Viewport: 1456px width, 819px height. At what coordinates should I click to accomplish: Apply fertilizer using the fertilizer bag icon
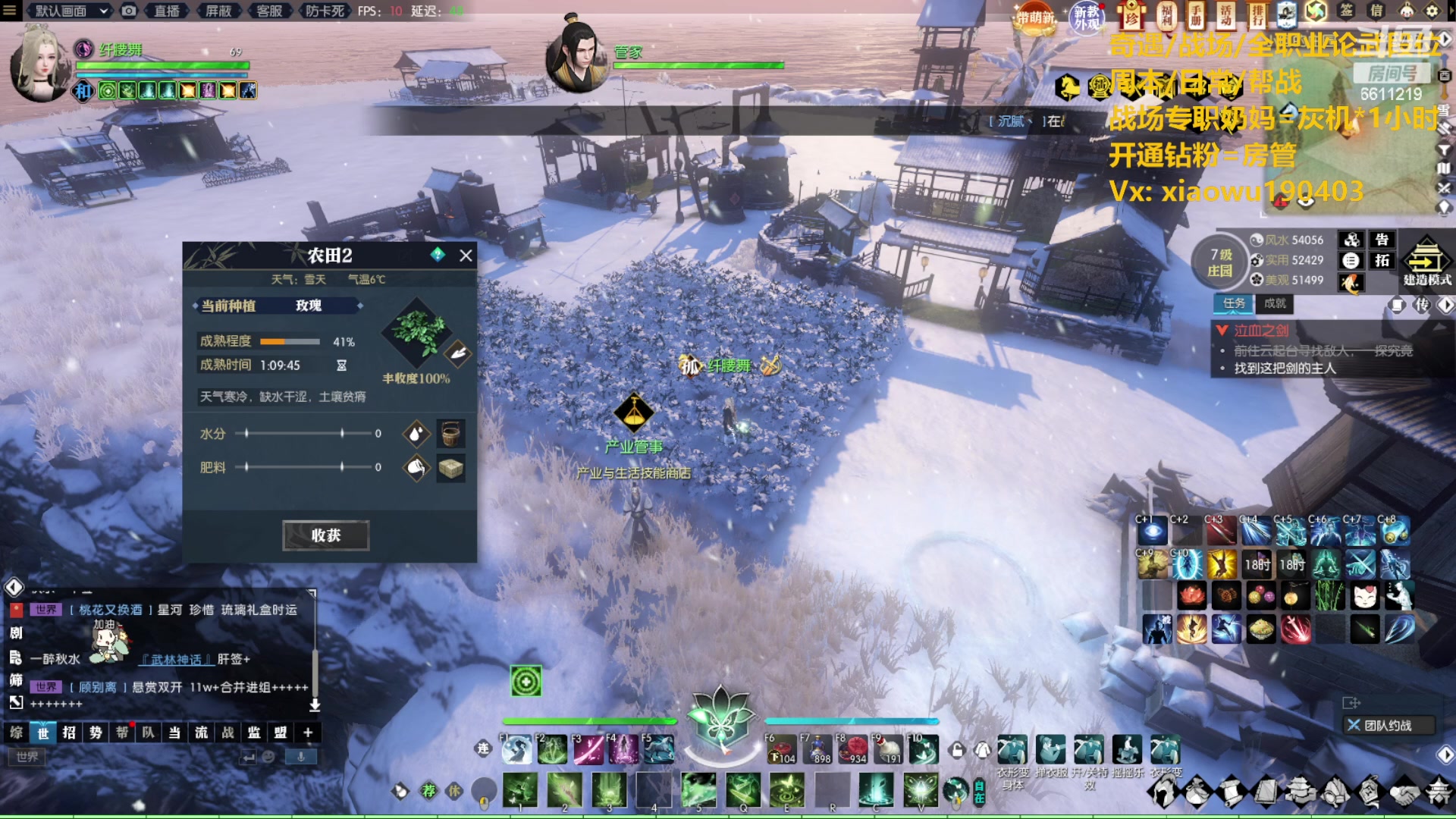[x=416, y=467]
